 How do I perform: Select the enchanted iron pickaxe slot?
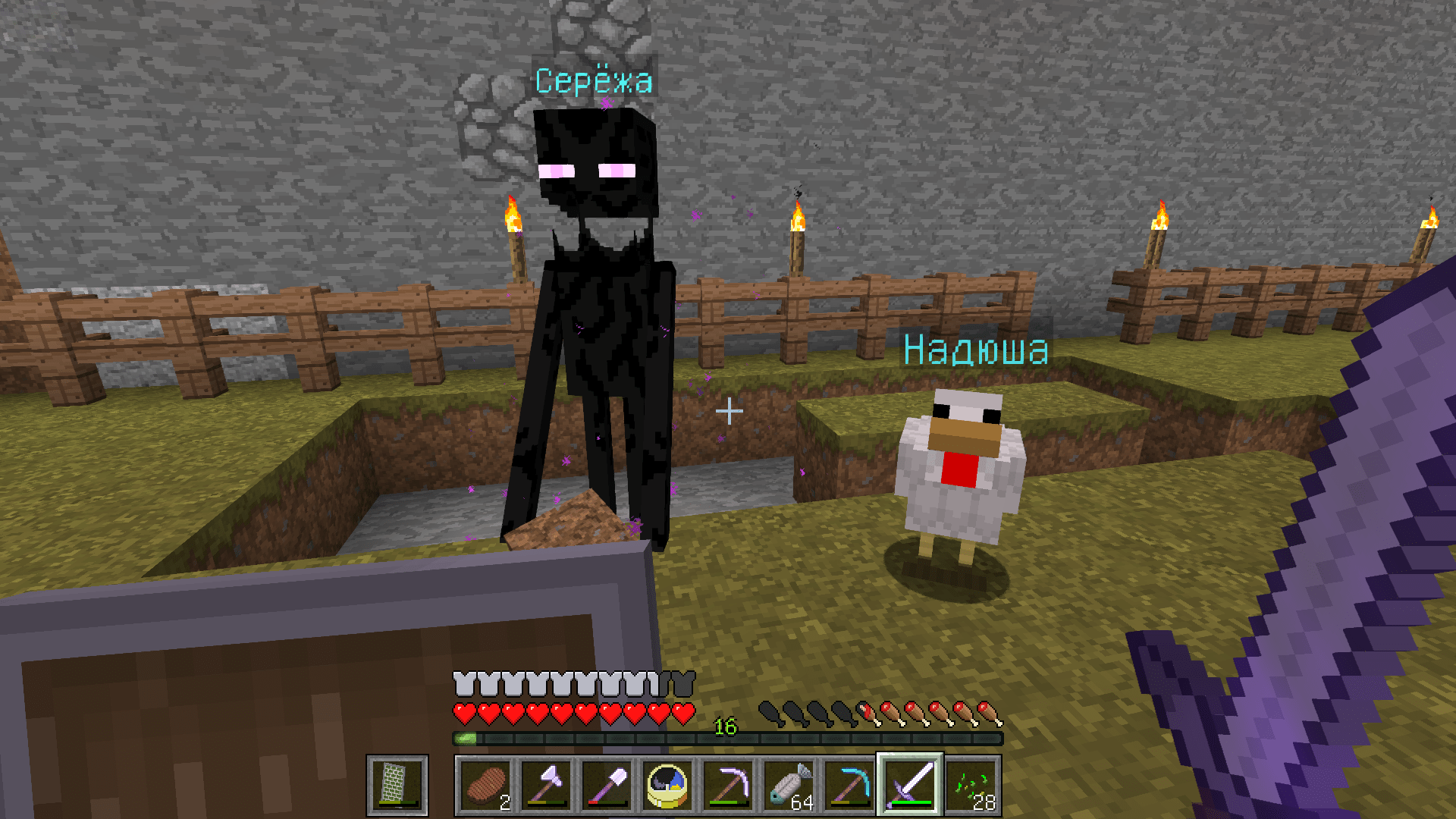pos(728,785)
